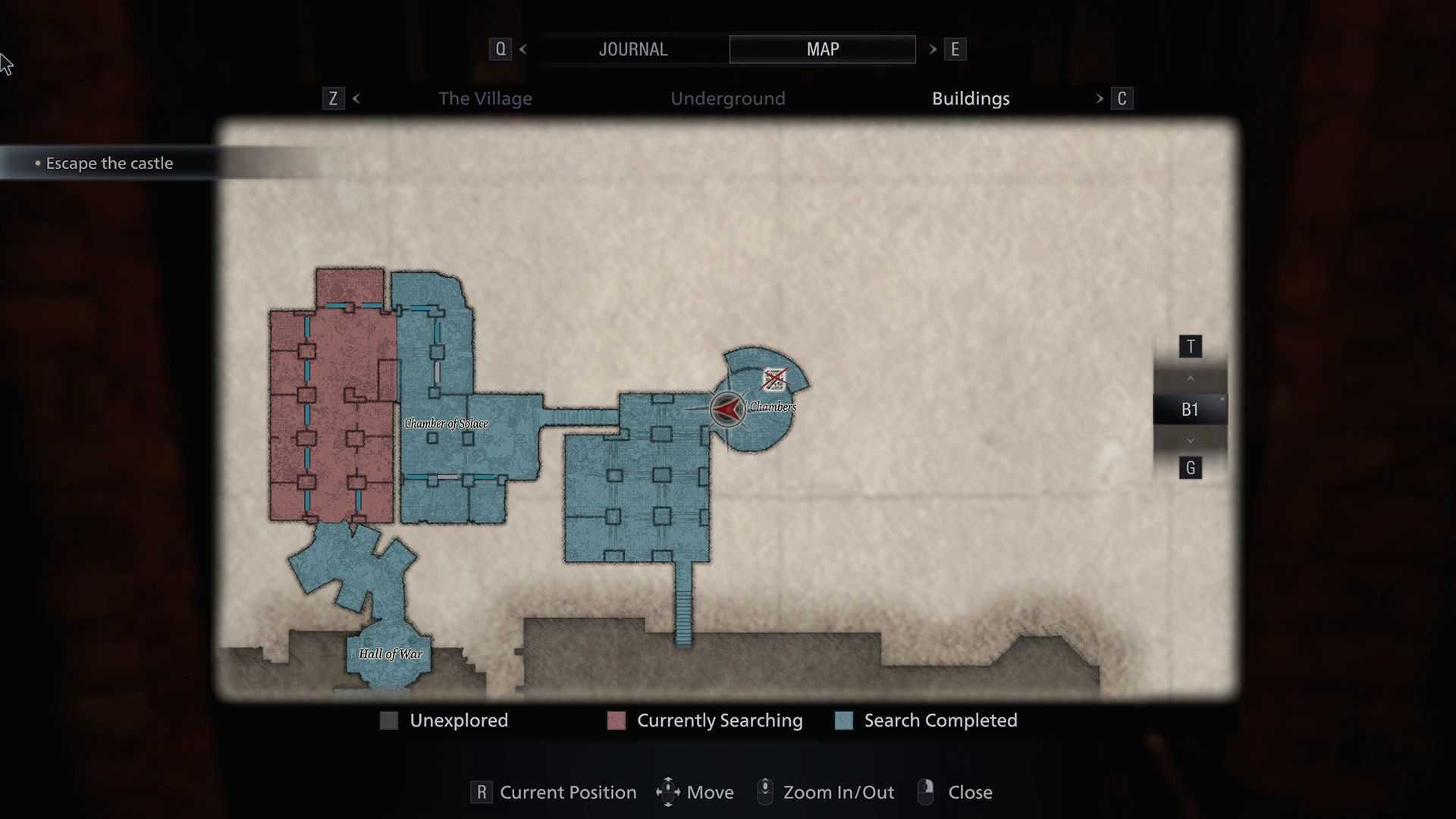Viewport: 1456px width, 819px height.
Task: Switch to the Underground map
Action: [x=727, y=99]
